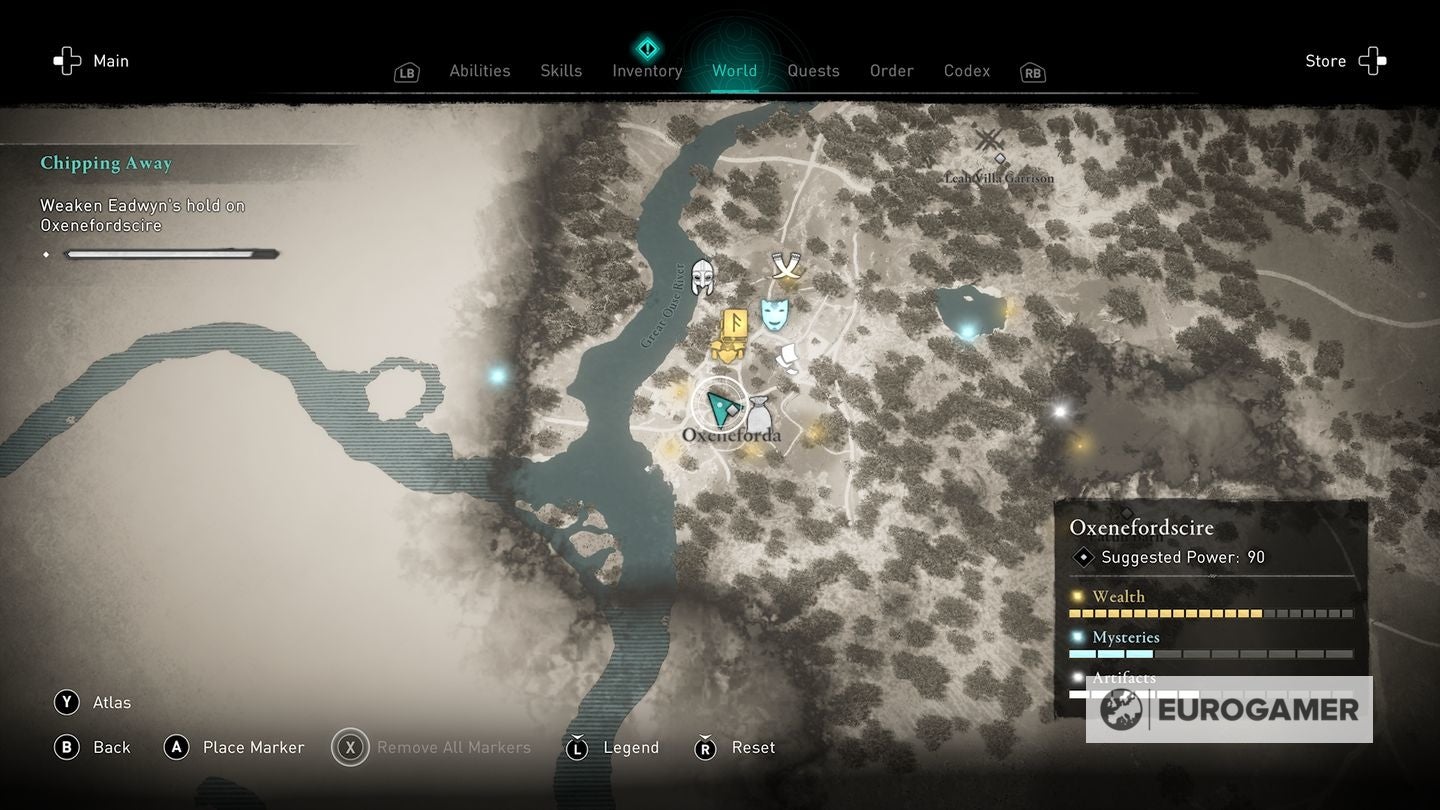The width and height of the screenshot is (1440, 810).
Task: Choose the white flying paper marker
Action: coord(789,358)
